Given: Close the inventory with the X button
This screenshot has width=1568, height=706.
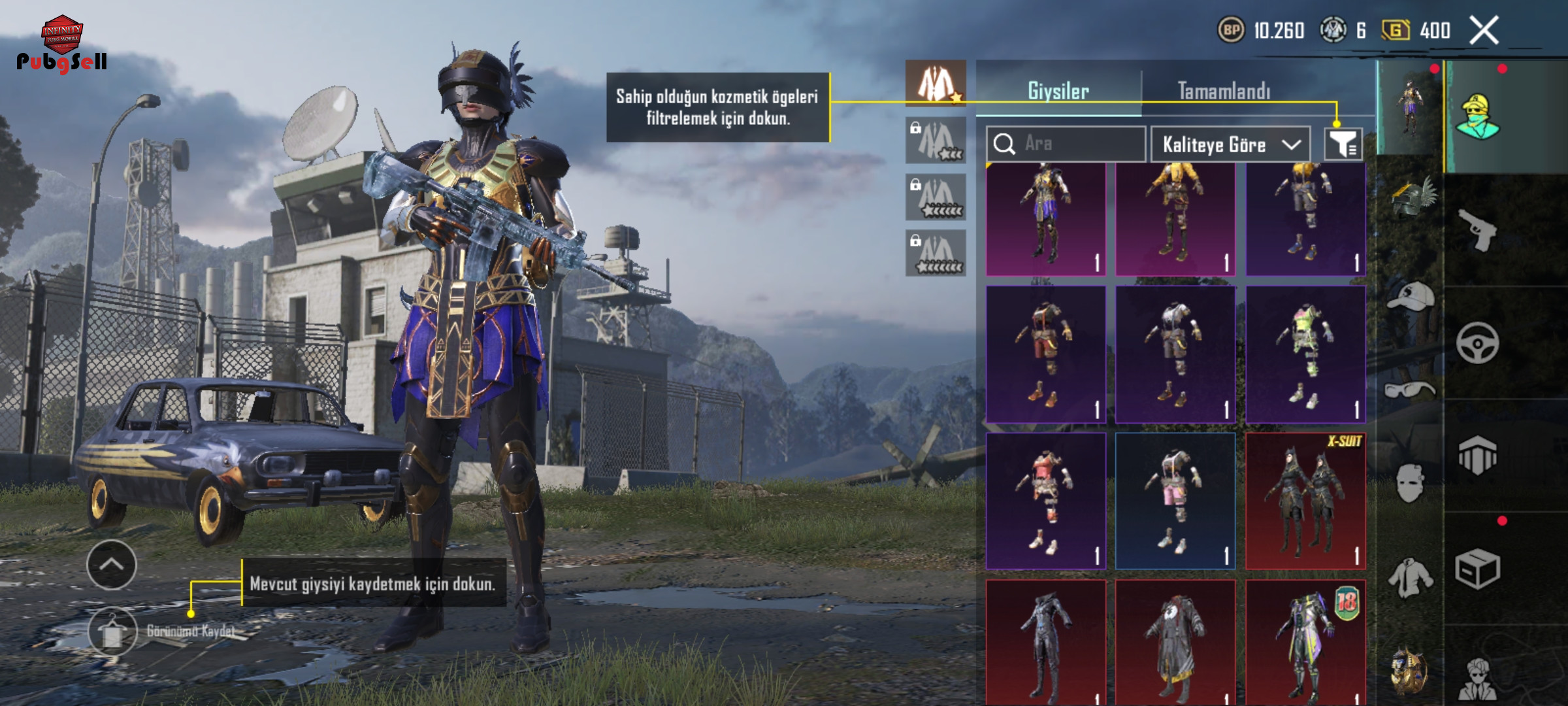Looking at the screenshot, I should [x=1484, y=31].
